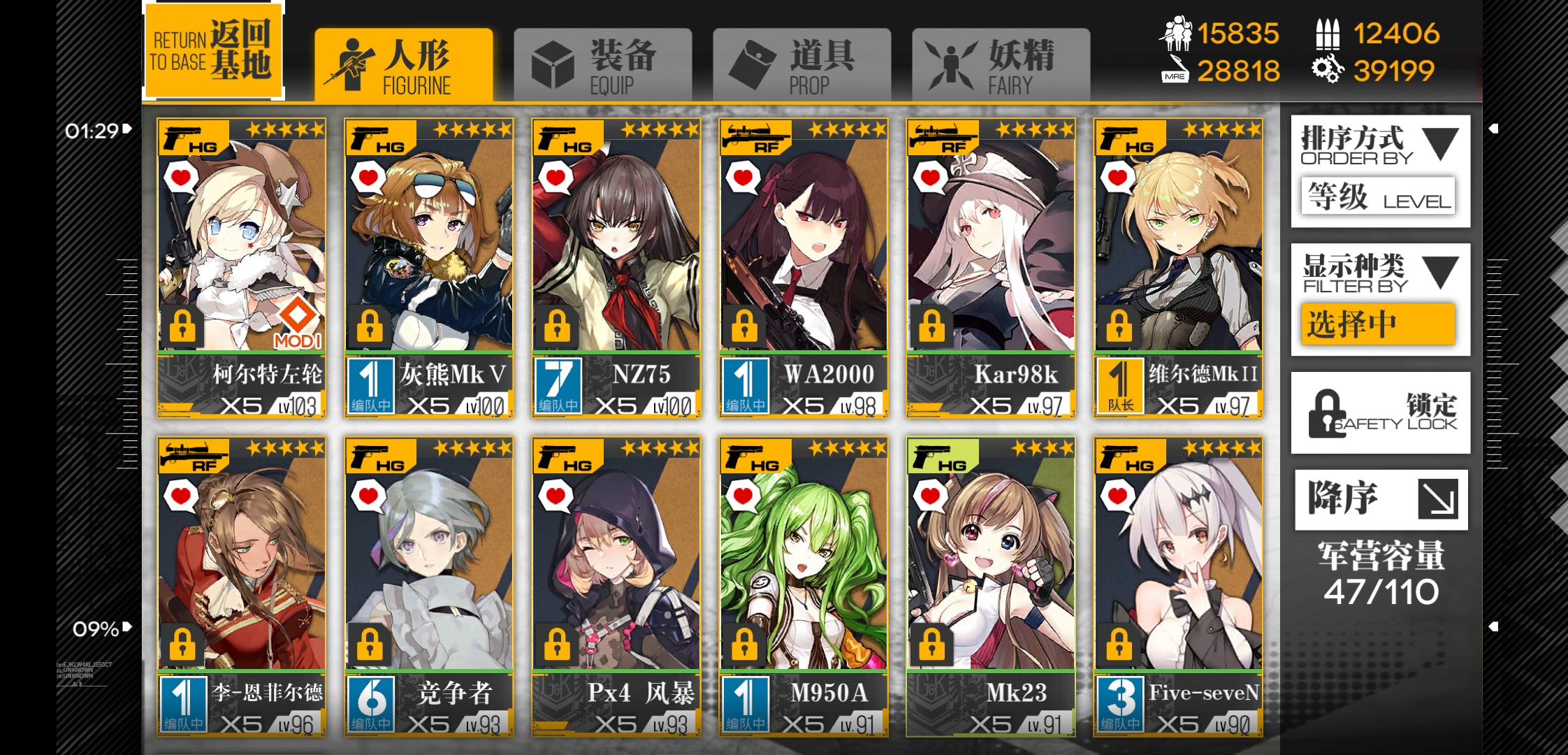
Task: Click the green health bar under WA2000
Action: (x=802, y=352)
